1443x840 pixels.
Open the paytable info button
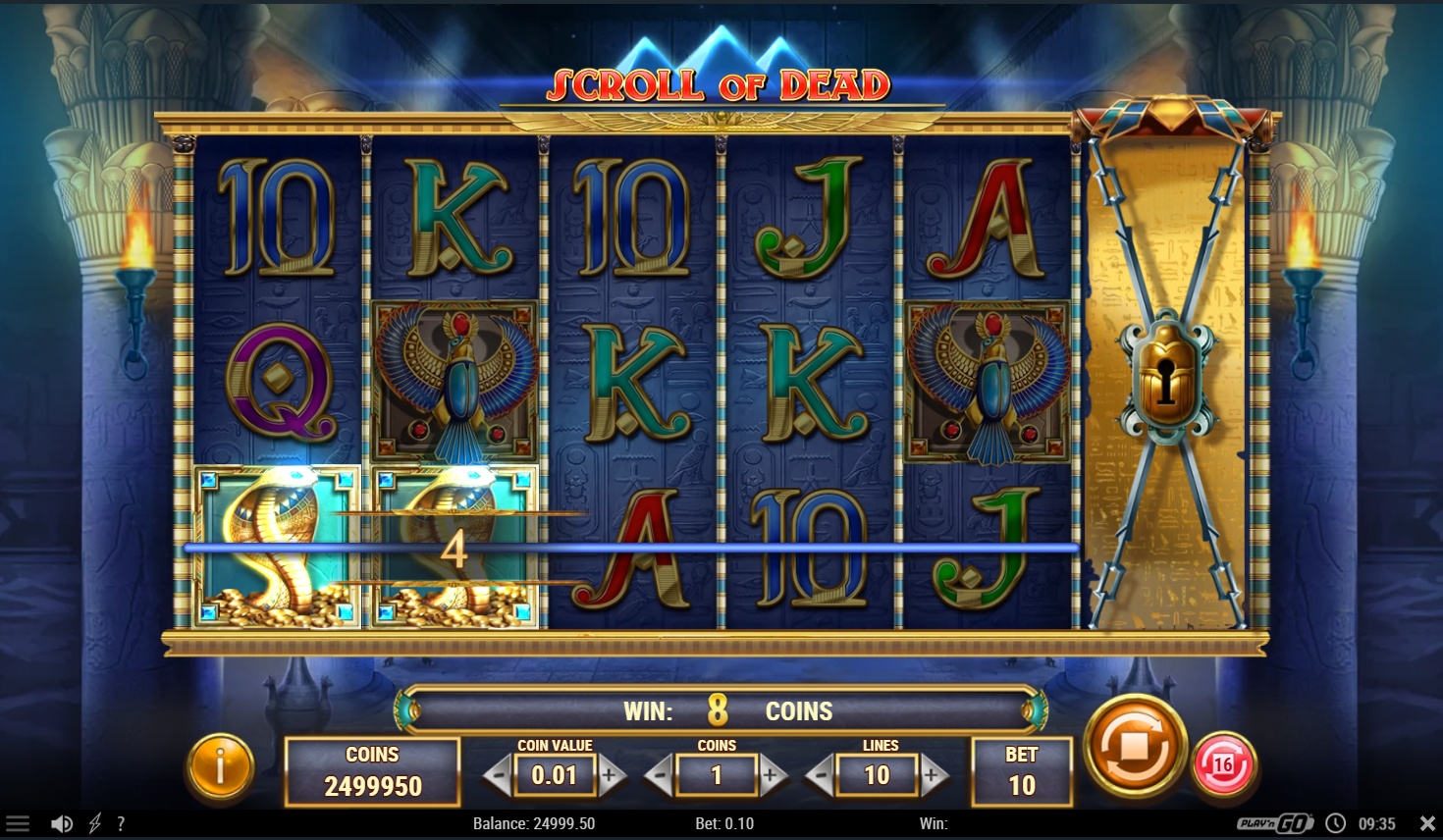(x=220, y=767)
